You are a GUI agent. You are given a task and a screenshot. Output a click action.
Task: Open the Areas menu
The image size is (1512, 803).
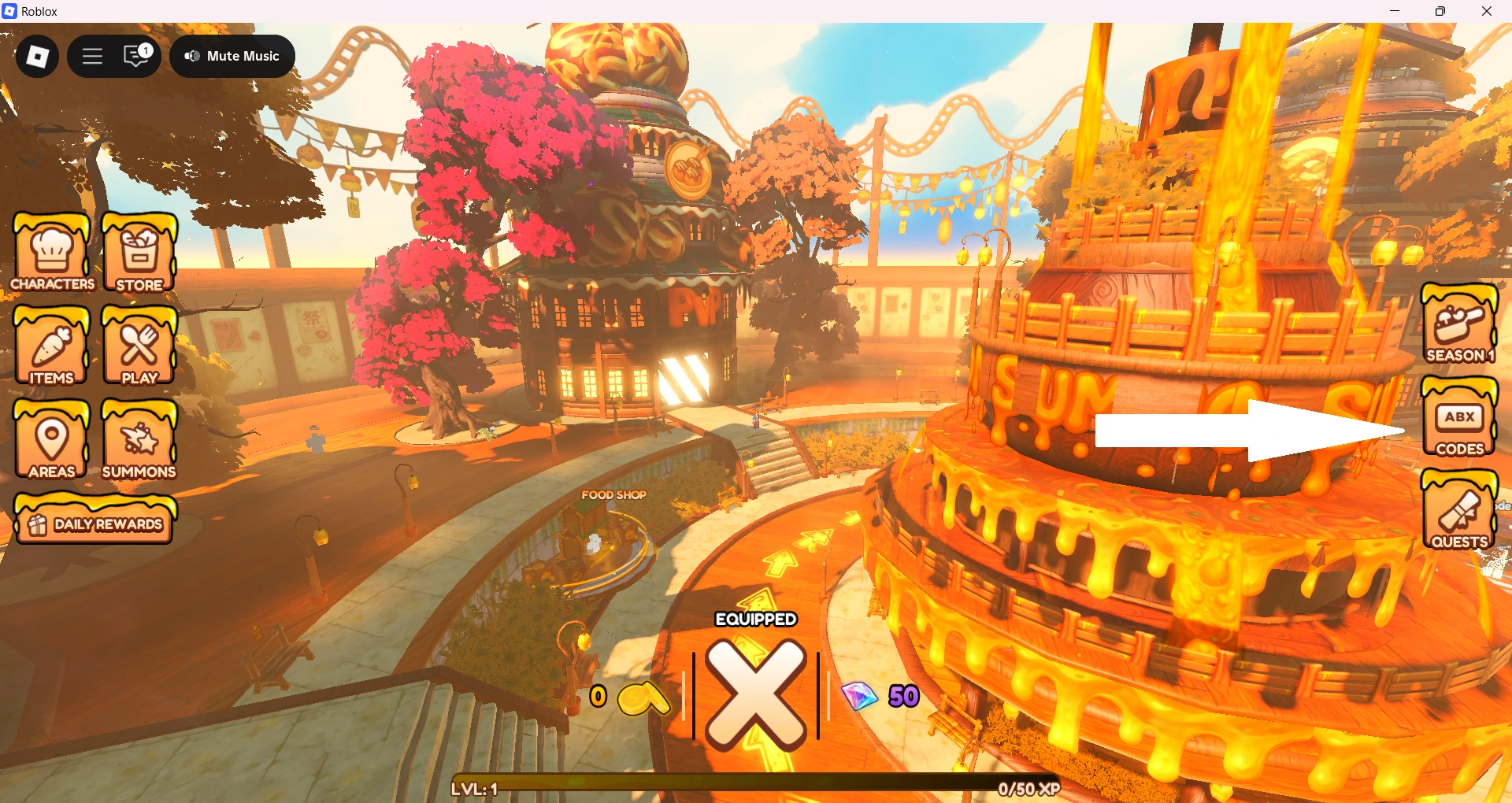[52, 439]
